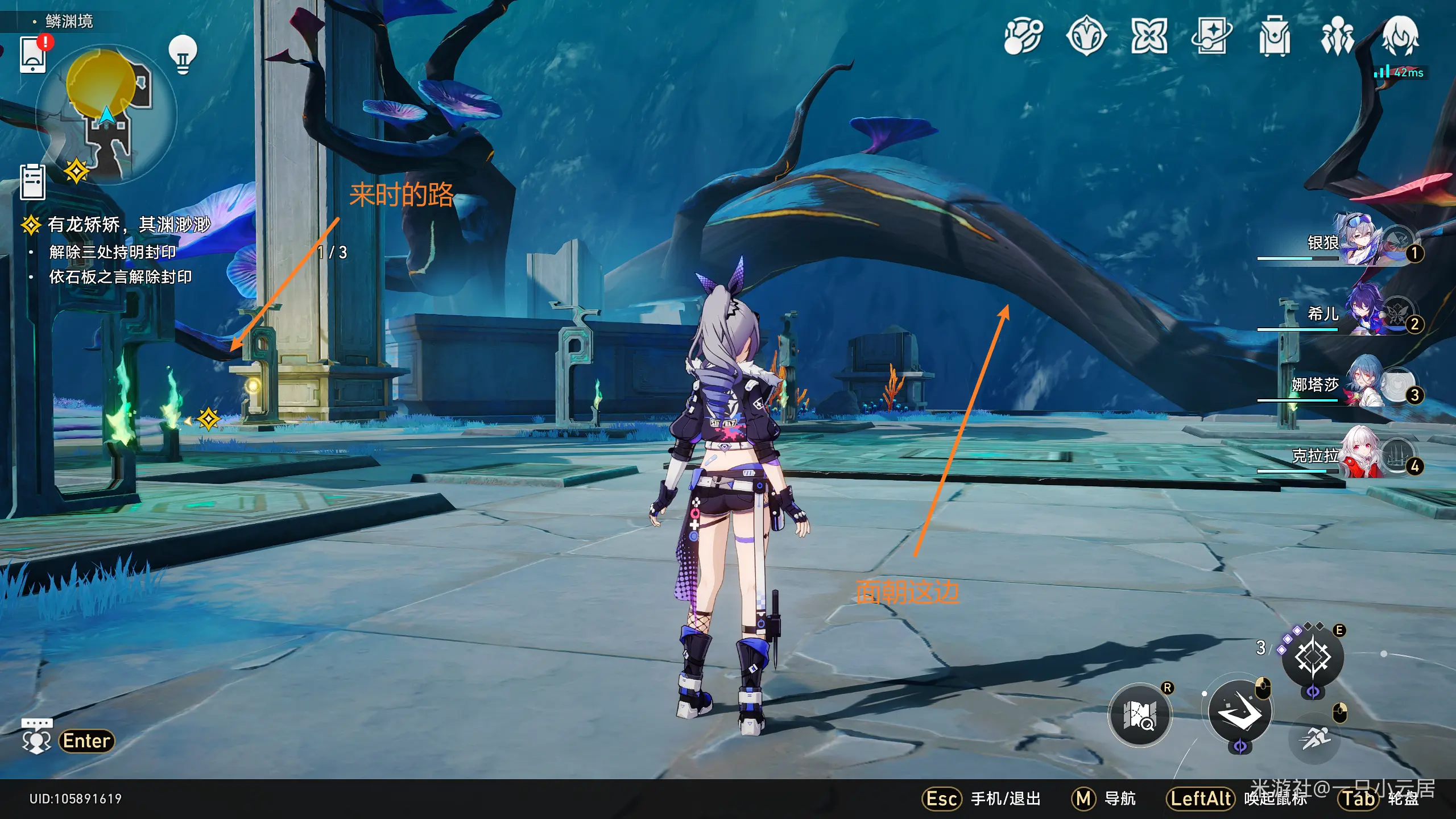Open the four-petal flower event icon
Viewport: 1456px width, 819px height.
coord(1149,36)
